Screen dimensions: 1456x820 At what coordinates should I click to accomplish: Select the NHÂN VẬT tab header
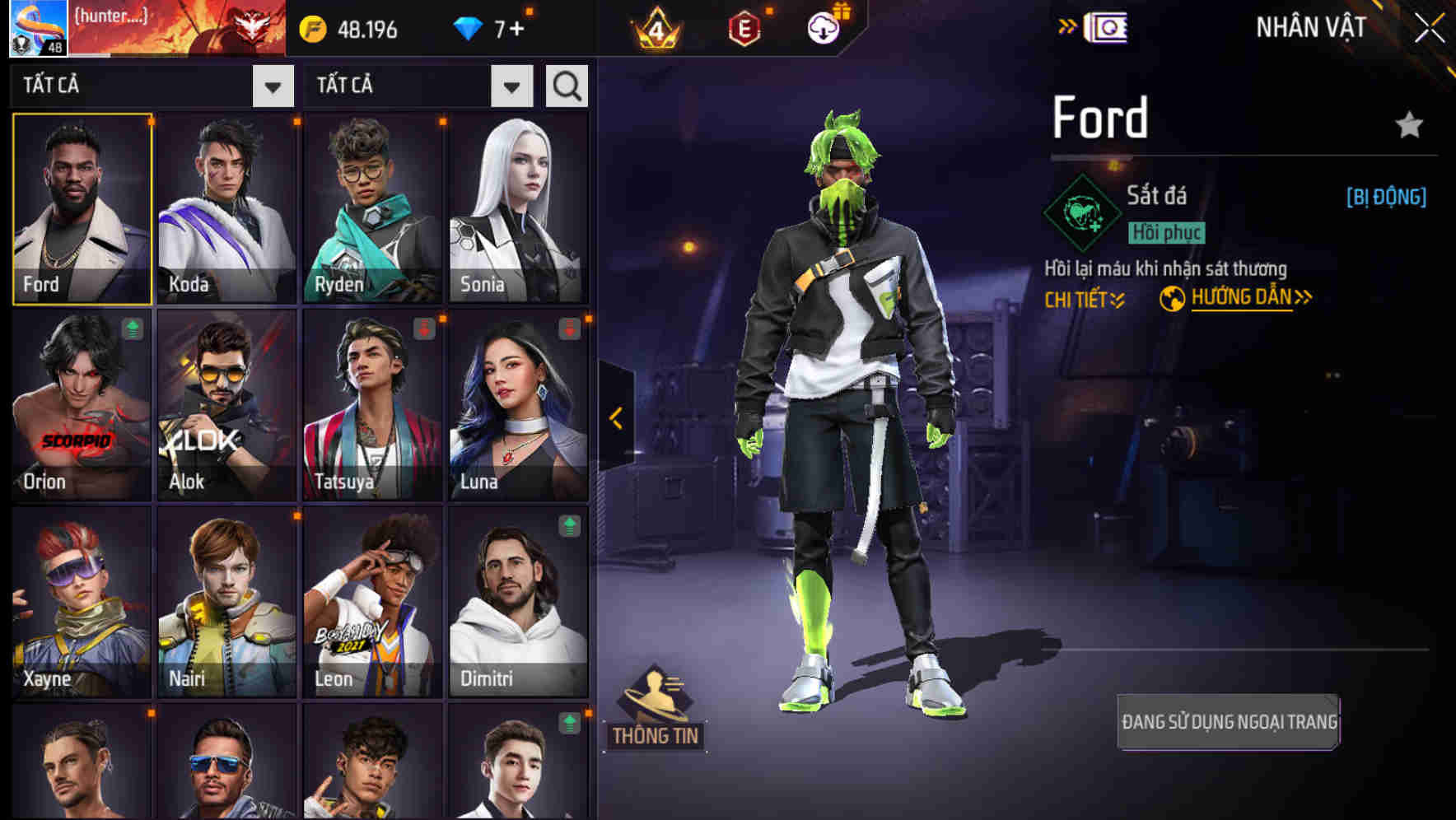pos(1310,26)
